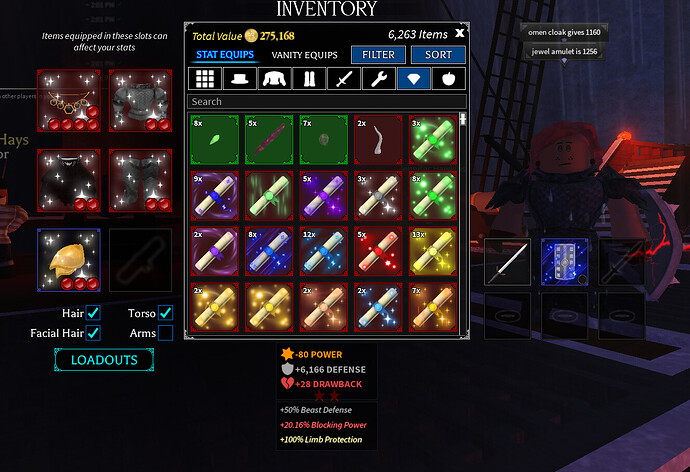Filter by the sword weapon category
The width and height of the screenshot is (690, 472).
pyautogui.click(x=344, y=79)
